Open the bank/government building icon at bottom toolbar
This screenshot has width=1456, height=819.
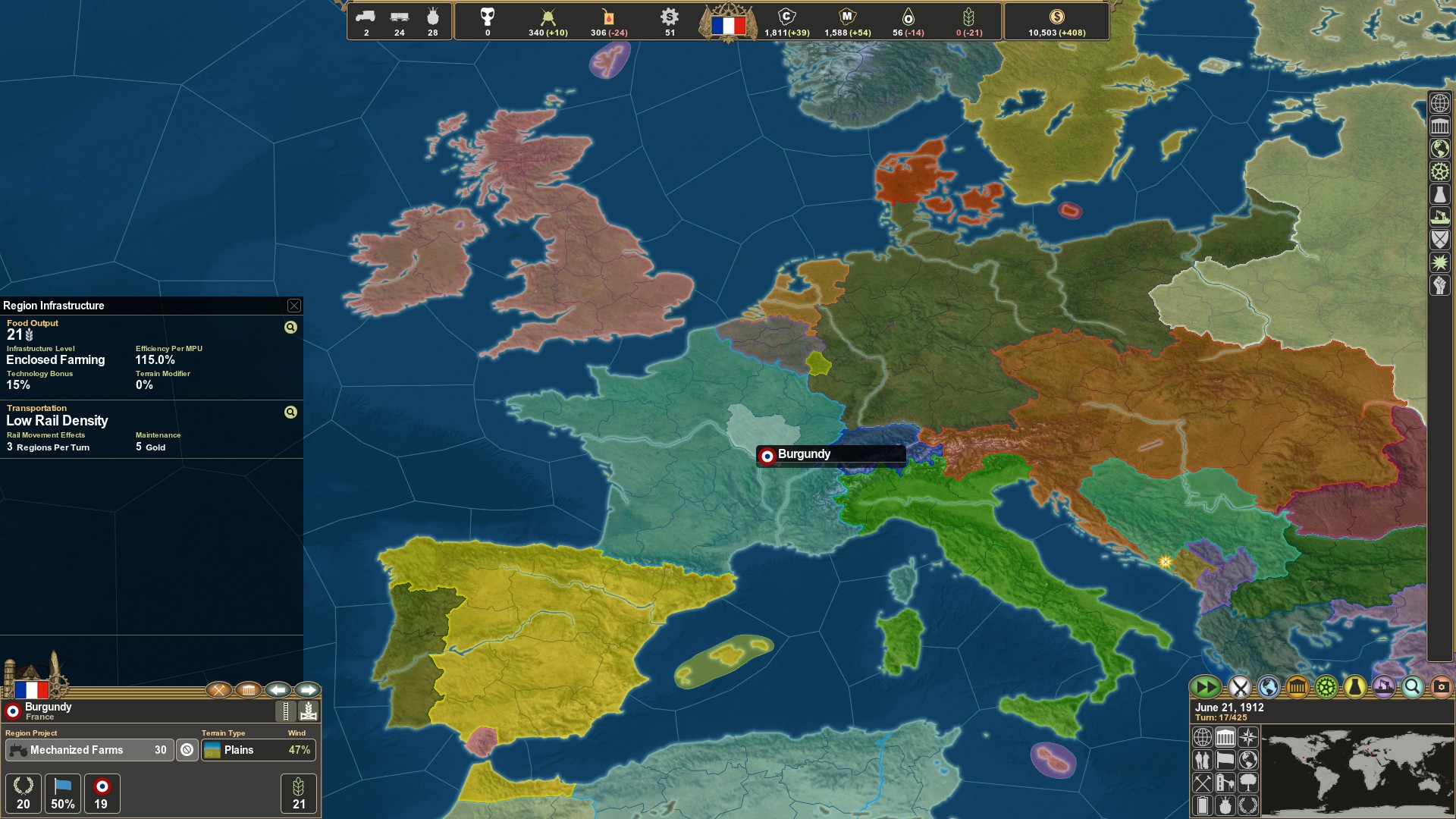1297,686
